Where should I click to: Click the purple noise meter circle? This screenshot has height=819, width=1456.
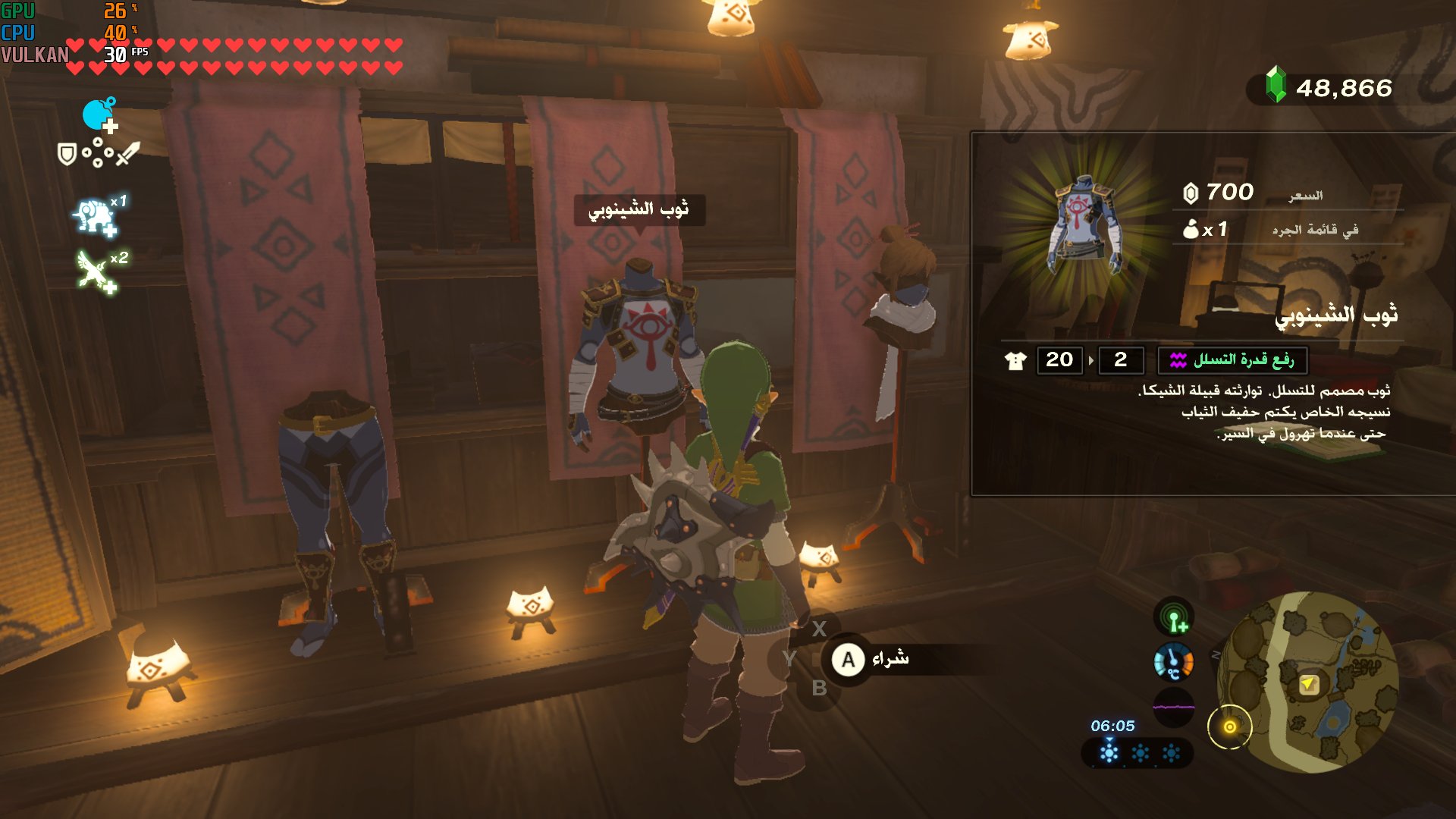[1173, 707]
